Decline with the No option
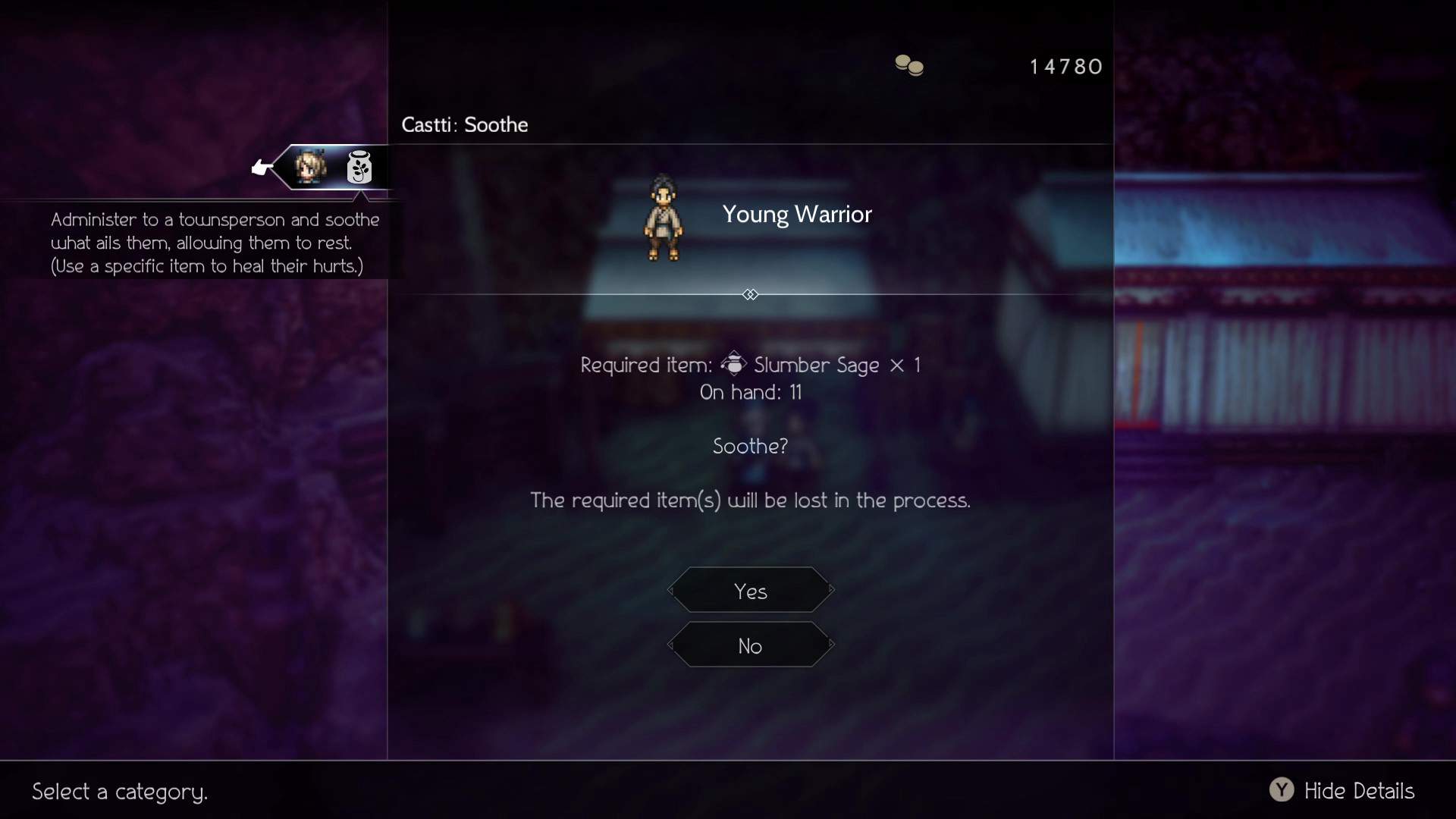 coord(751,645)
